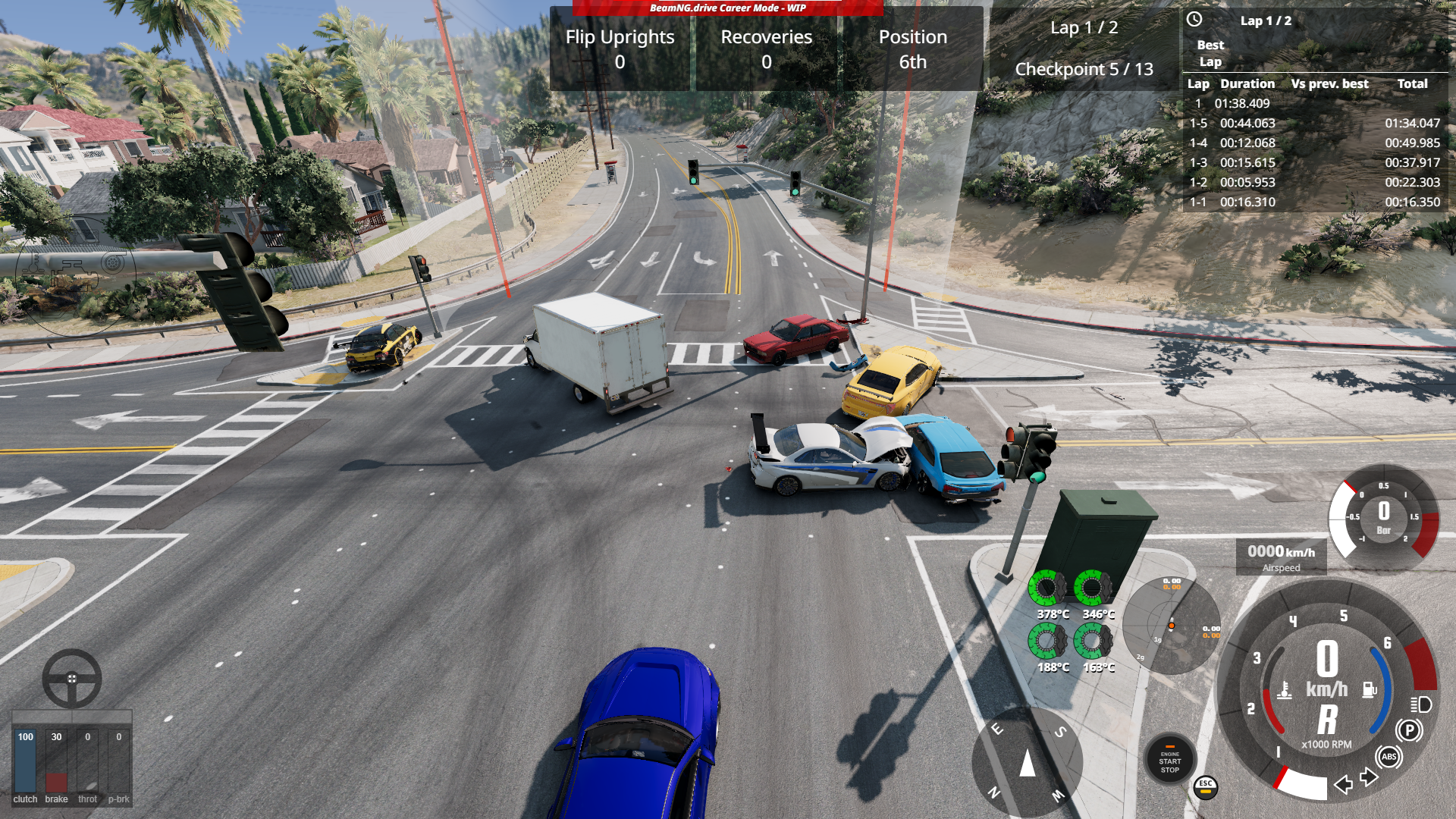The height and width of the screenshot is (819, 1456).
Task: Toggle the ESC stability control icon
Action: click(x=1205, y=786)
